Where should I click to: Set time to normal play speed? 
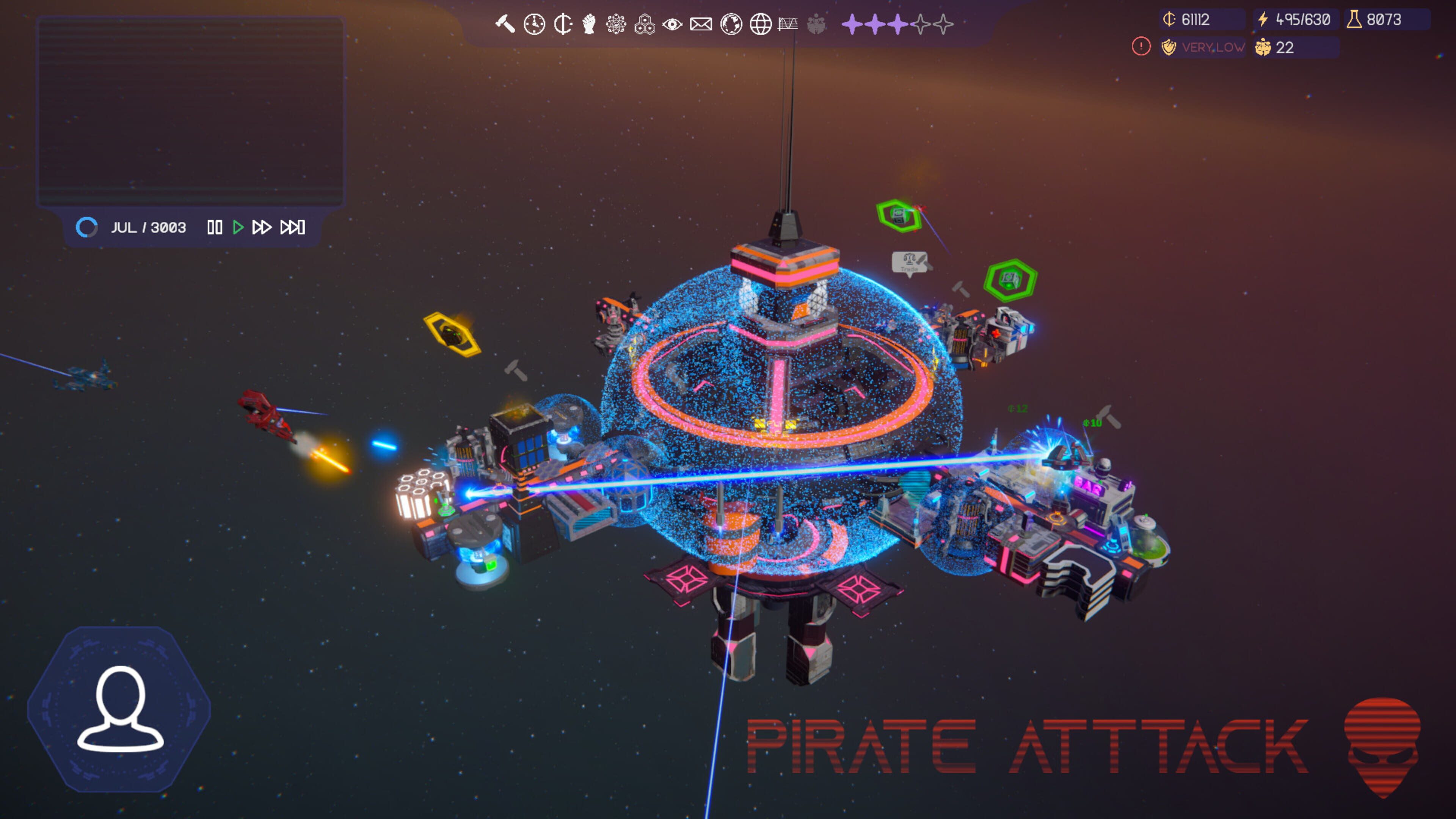[x=238, y=227]
